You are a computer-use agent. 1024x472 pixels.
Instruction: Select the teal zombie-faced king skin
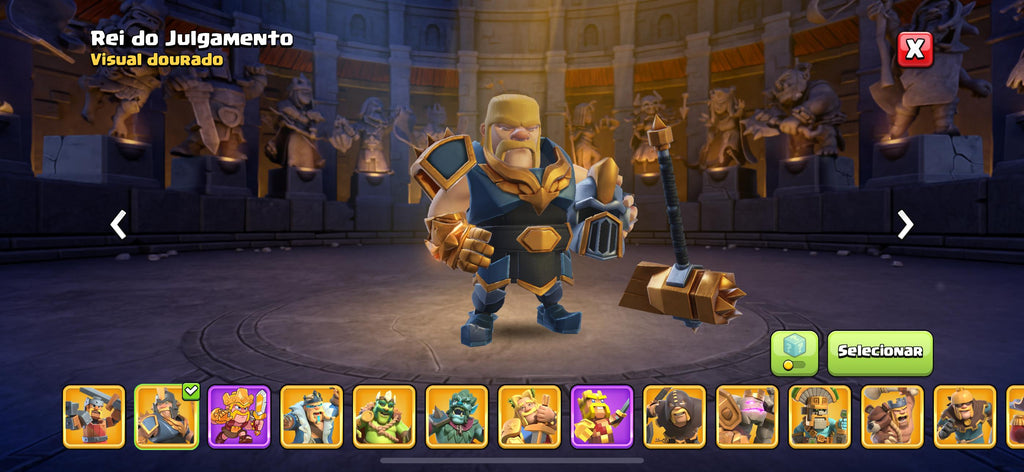(457, 416)
